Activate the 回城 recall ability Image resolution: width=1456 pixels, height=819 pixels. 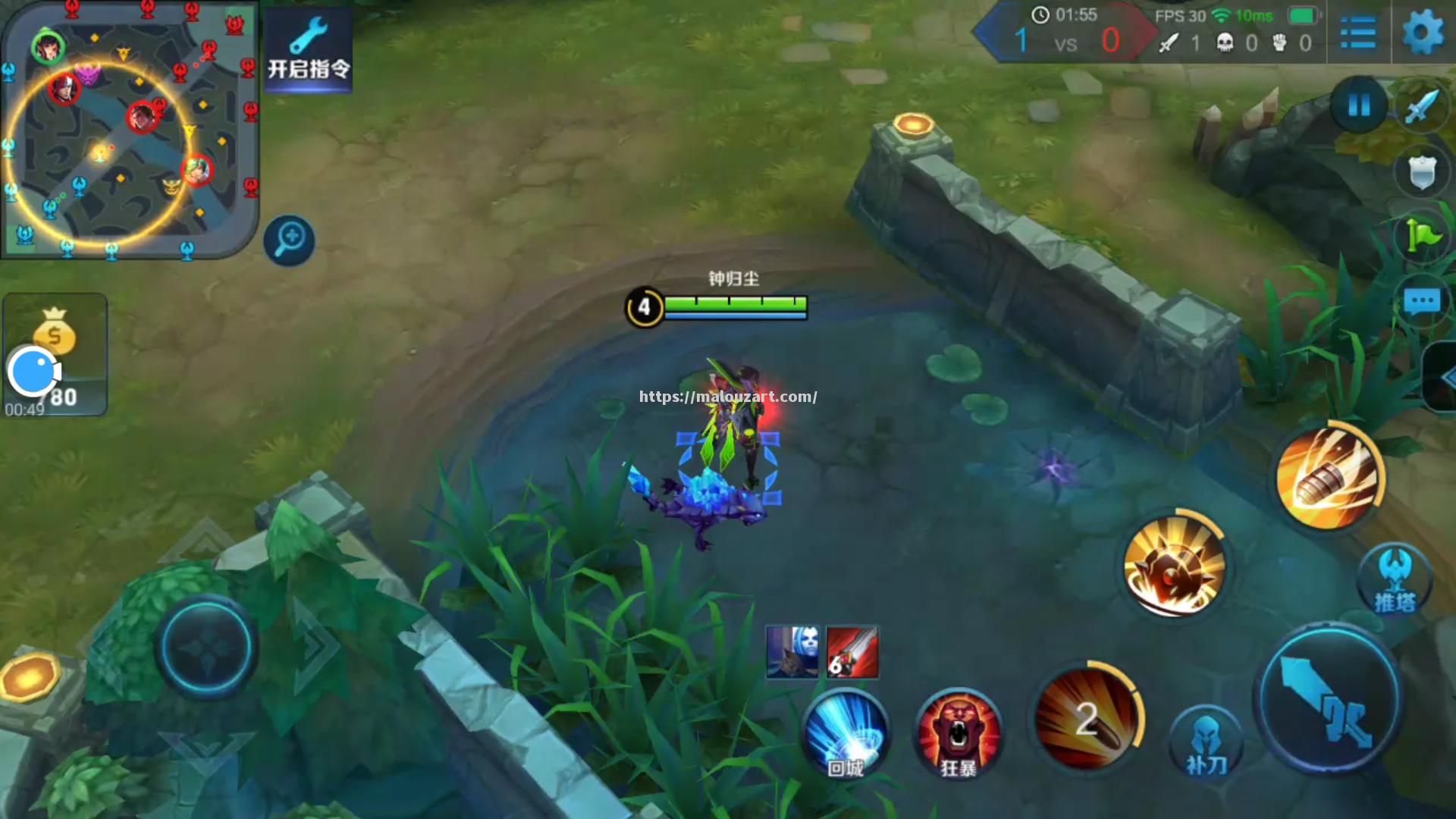tap(846, 733)
